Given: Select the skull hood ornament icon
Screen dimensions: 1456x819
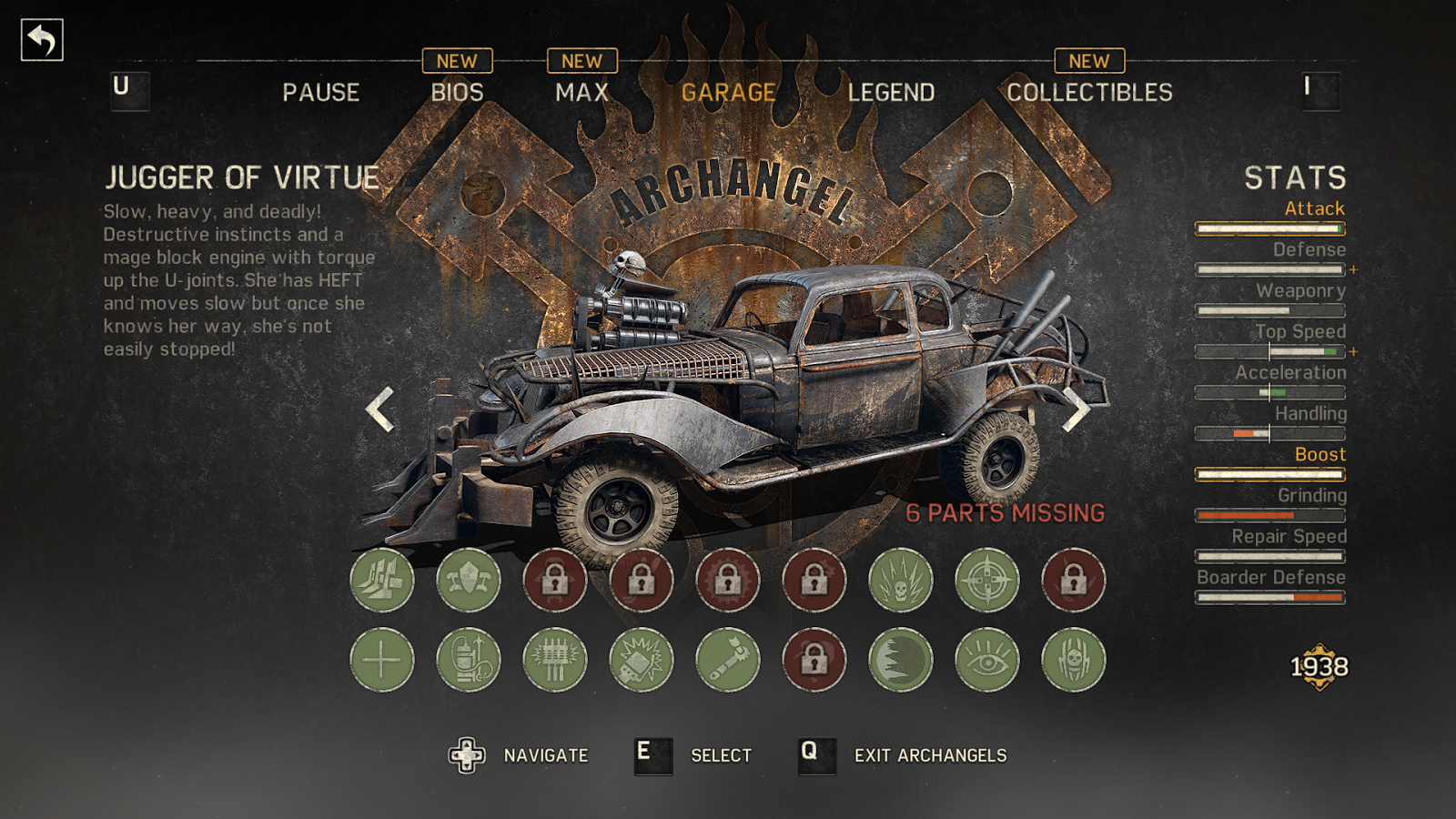Looking at the screenshot, I should [1074, 660].
